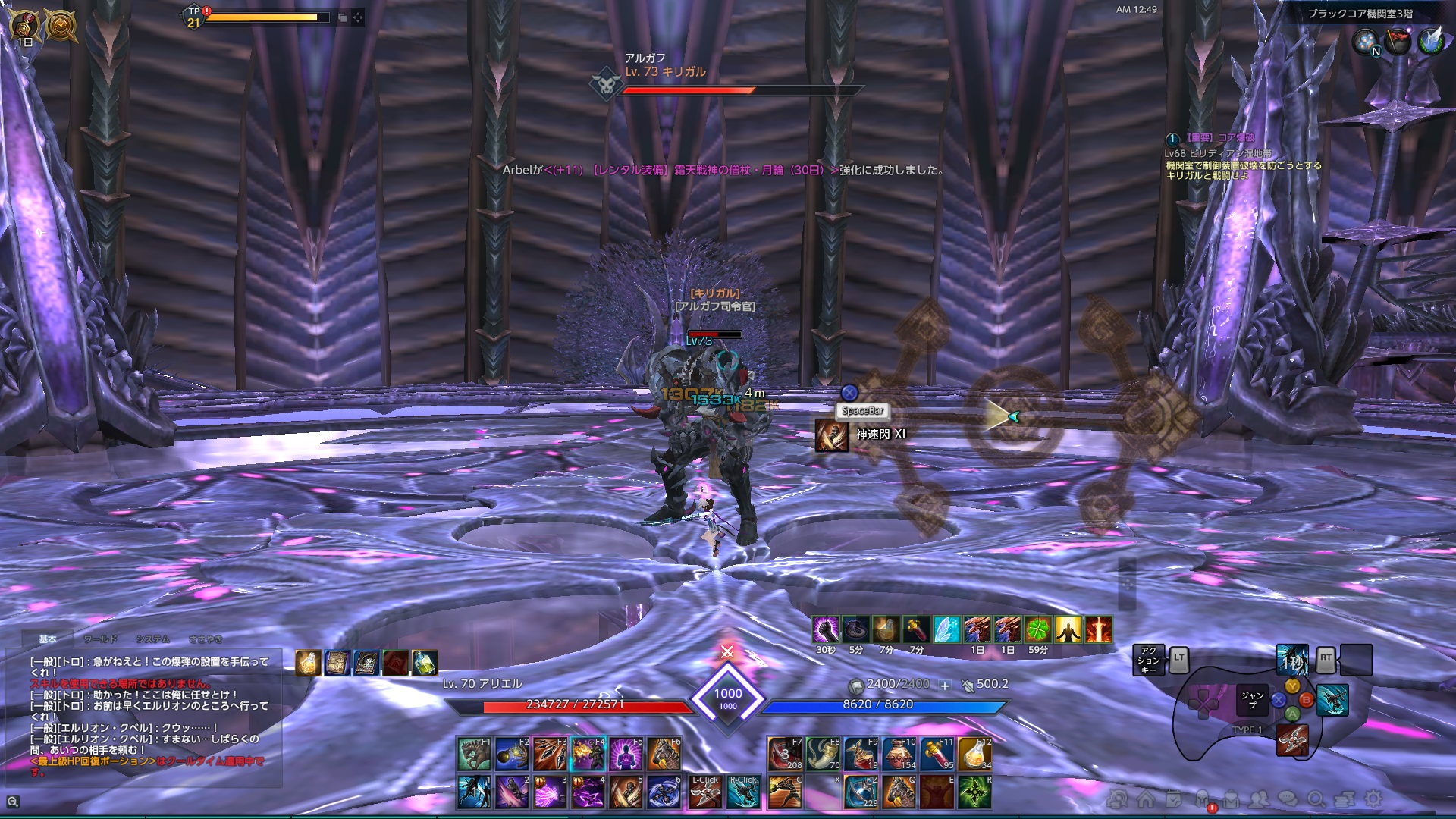Click the magnifier search icon in the system tray
Viewport: 1456px width, 819px height.
(x=1316, y=799)
